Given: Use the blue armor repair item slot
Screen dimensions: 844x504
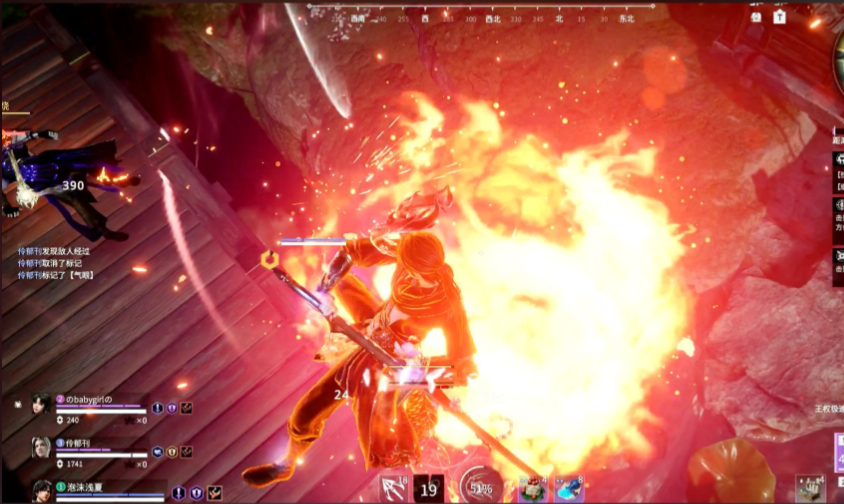Looking at the screenshot, I should click(x=569, y=489).
